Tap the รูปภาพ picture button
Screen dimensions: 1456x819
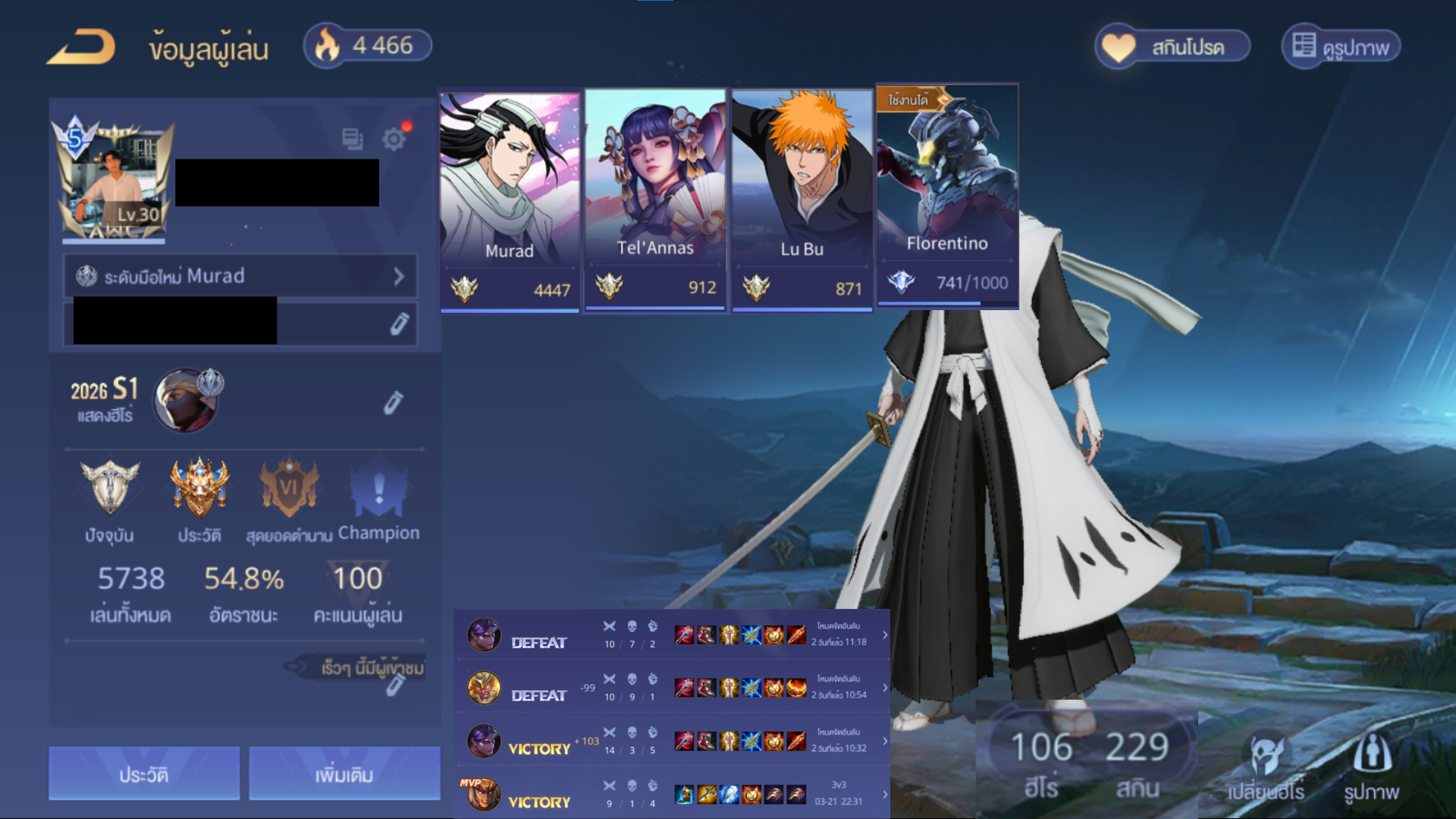pyautogui.click(x=1371, y=767)
